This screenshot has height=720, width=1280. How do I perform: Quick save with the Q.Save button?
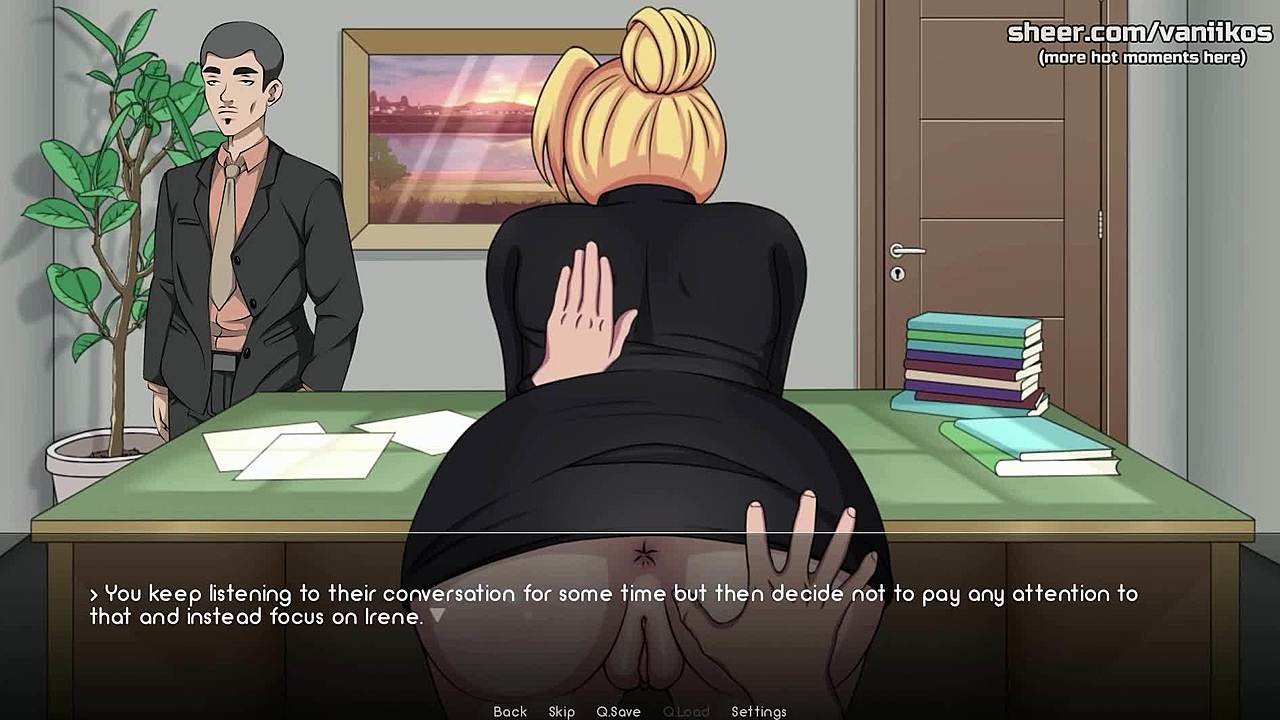tap(618, 711)
